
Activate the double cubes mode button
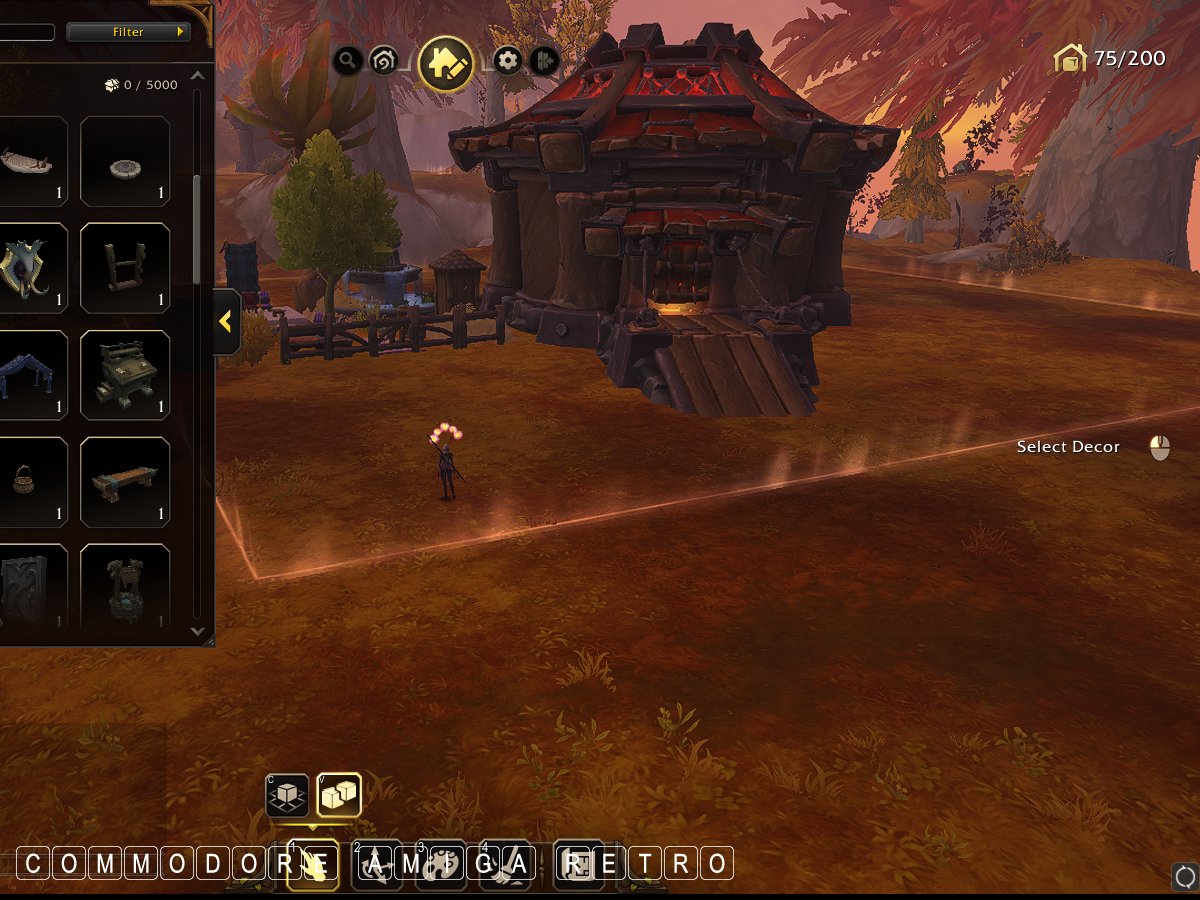pyautogui.click(x=339, y=796)
